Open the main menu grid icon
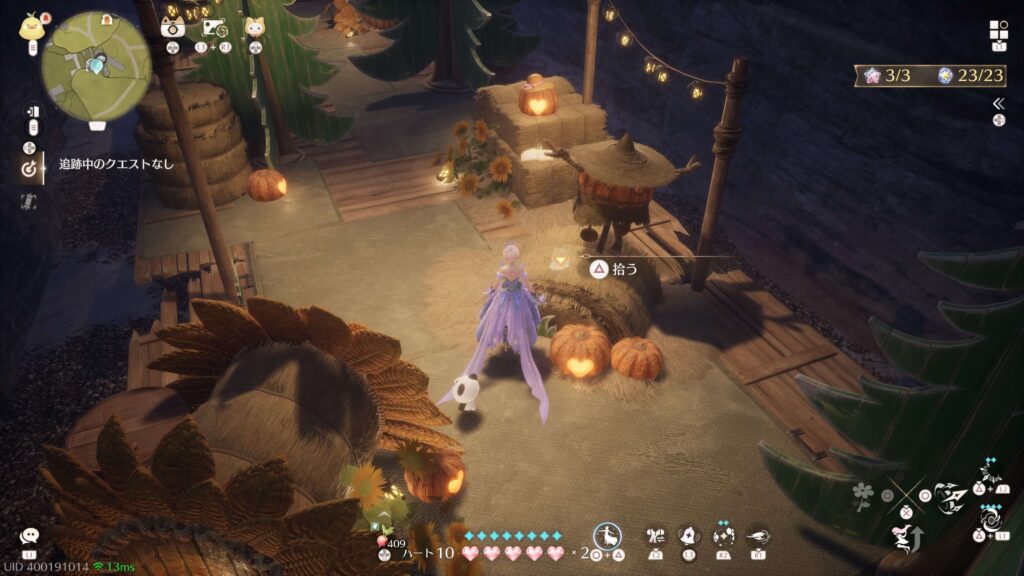 click(998, 29)
